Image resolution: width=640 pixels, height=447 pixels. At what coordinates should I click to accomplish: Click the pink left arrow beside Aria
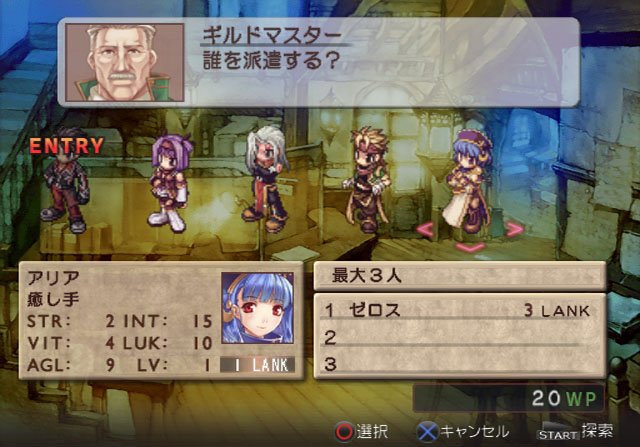pos(424,229)
